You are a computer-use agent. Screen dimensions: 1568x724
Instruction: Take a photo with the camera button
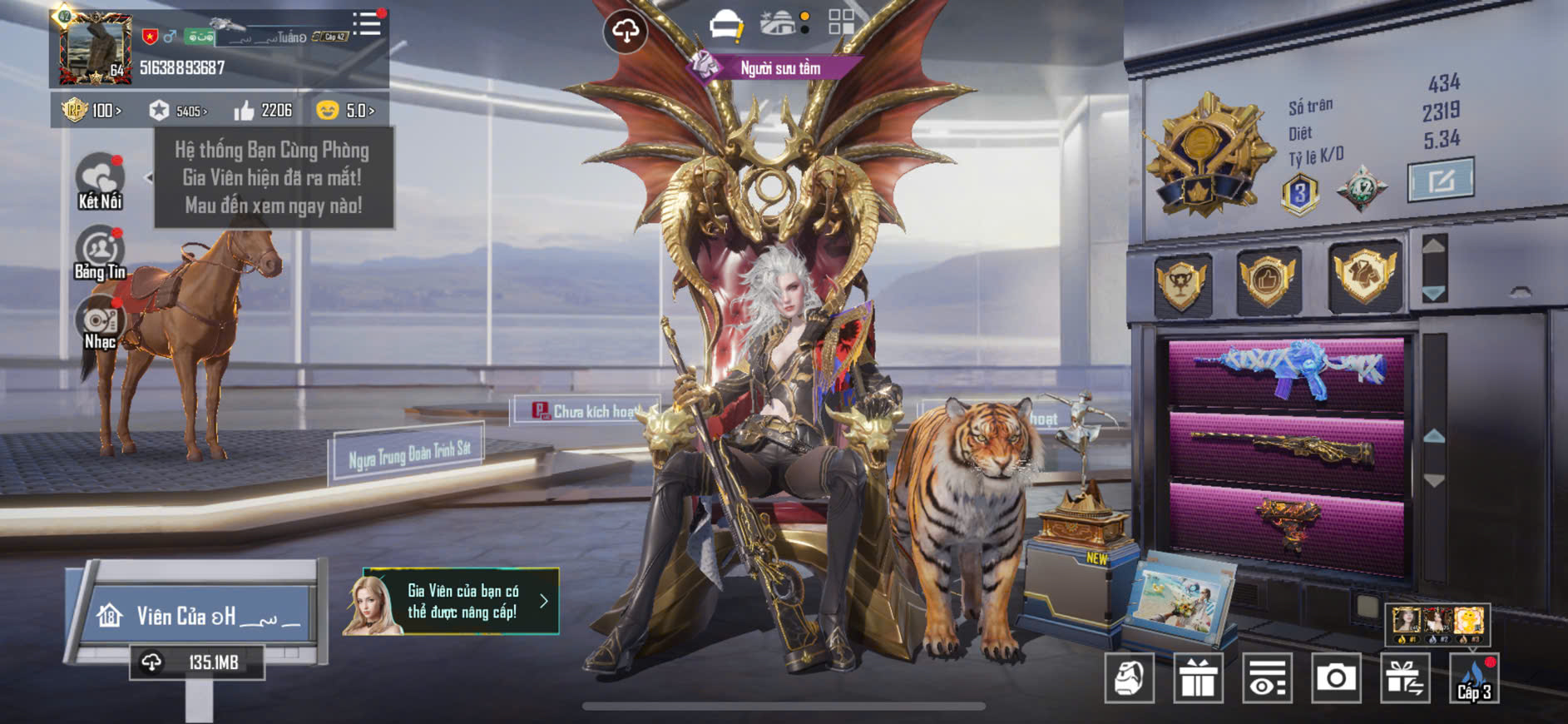(1336, 678)
